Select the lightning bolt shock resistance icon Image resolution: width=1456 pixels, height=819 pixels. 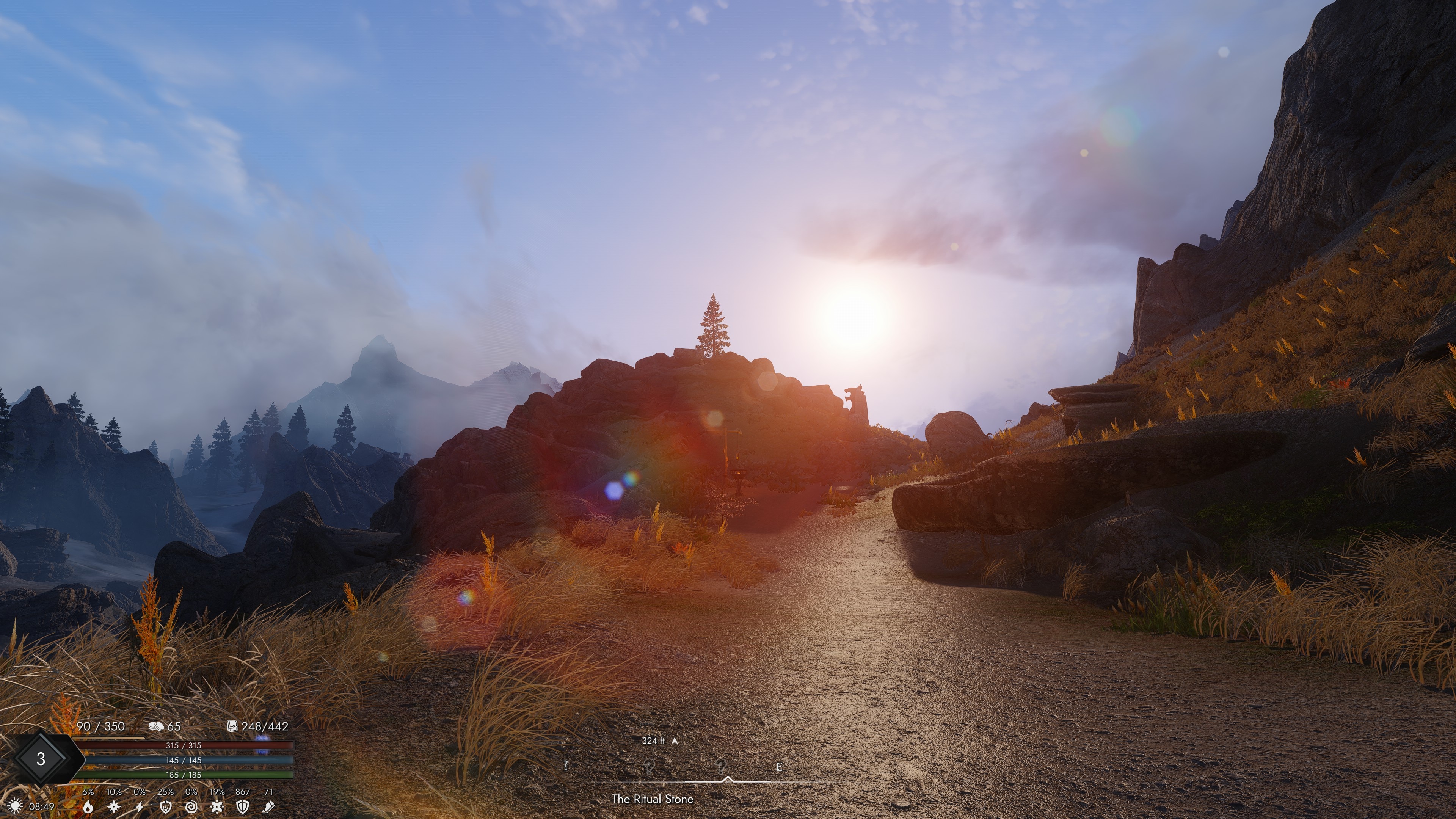click(x=140, y=806)
